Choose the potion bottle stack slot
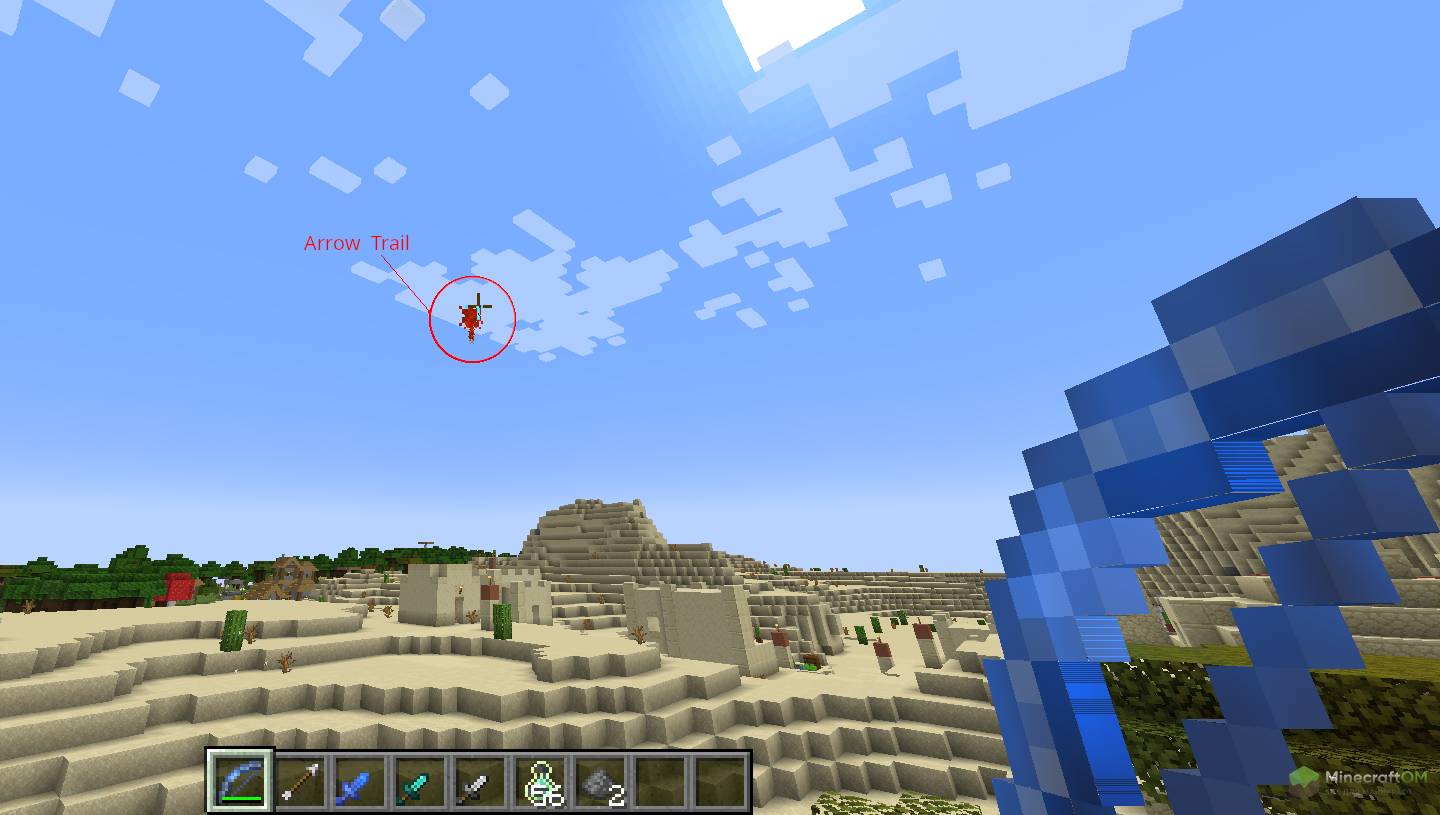This screenshot has width=1440, height=815. (x=540, y=781)
